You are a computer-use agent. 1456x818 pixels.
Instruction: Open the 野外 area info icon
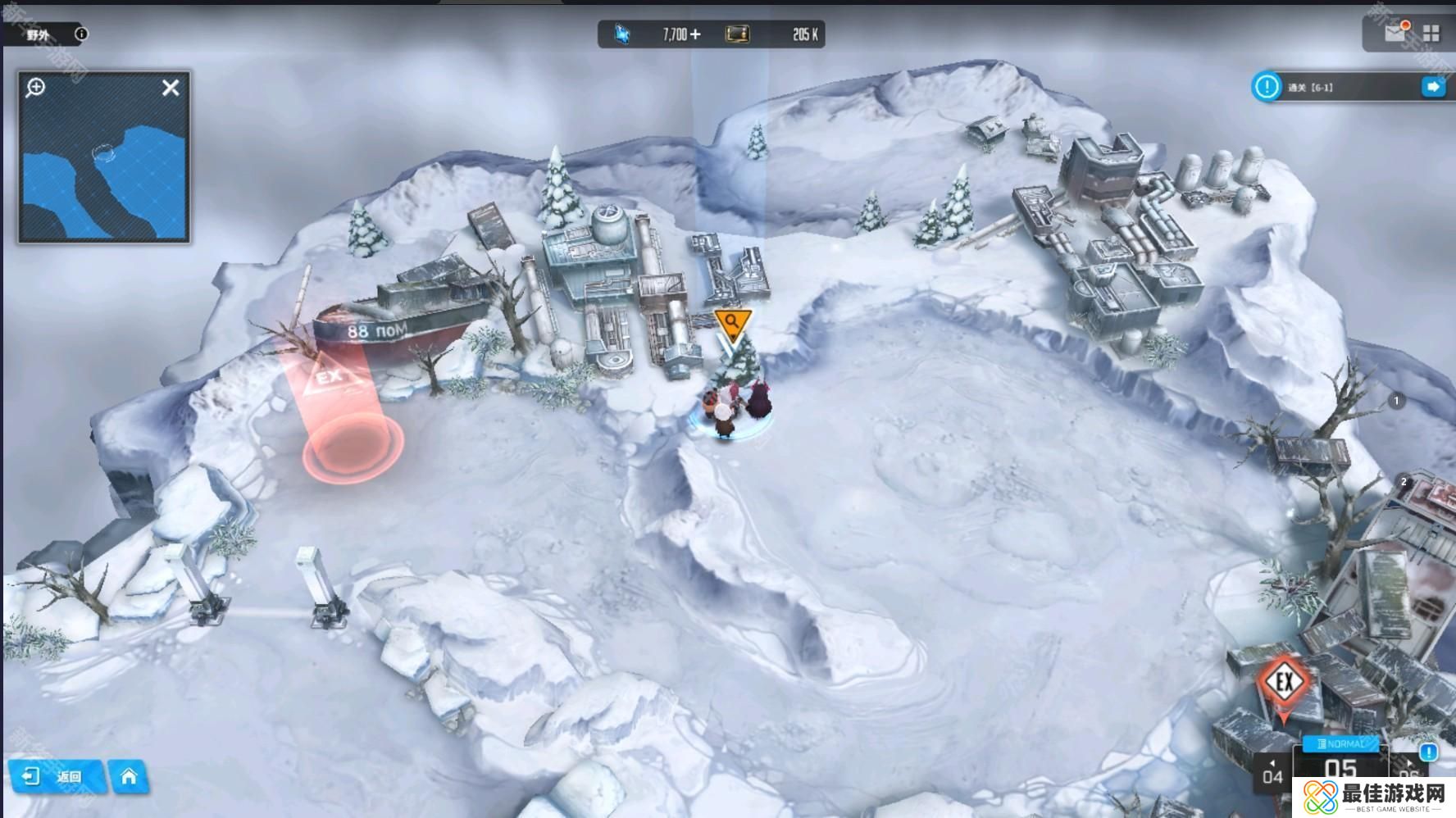tap(81, 34)
